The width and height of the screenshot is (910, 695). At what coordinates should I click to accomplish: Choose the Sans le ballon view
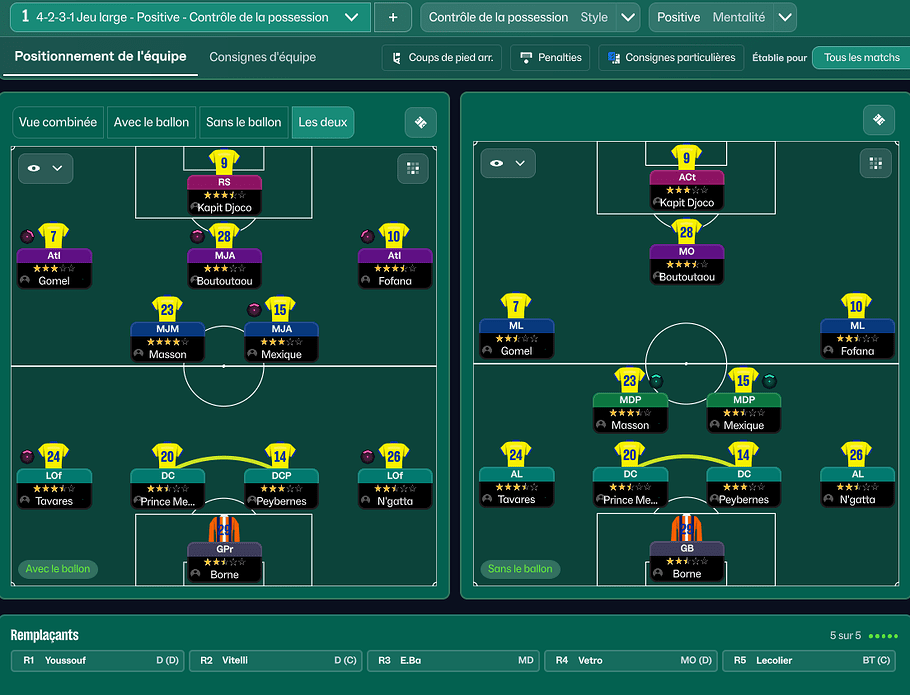tap(243, 122)
